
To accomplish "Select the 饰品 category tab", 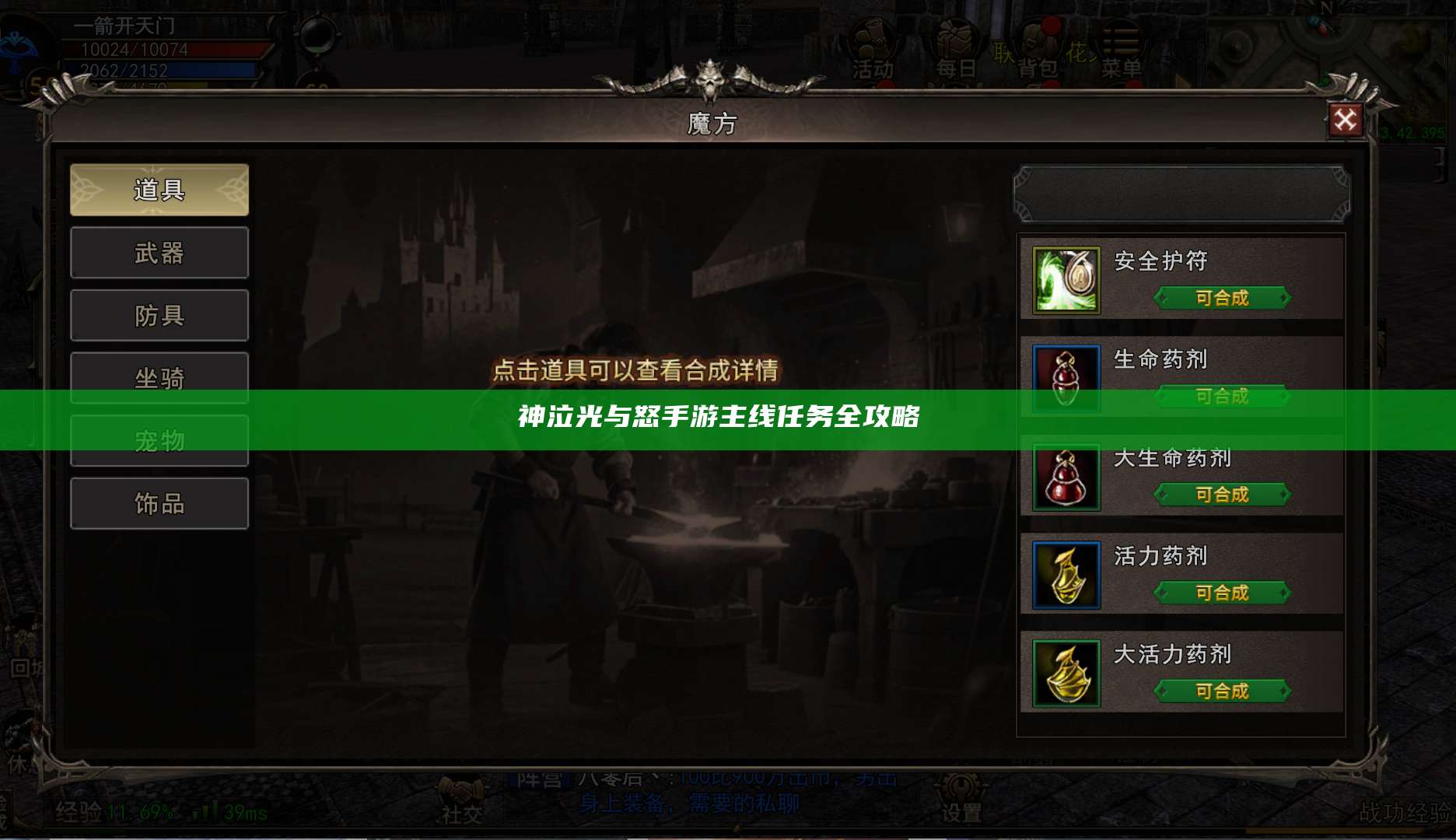I will (x=159, y=503).
